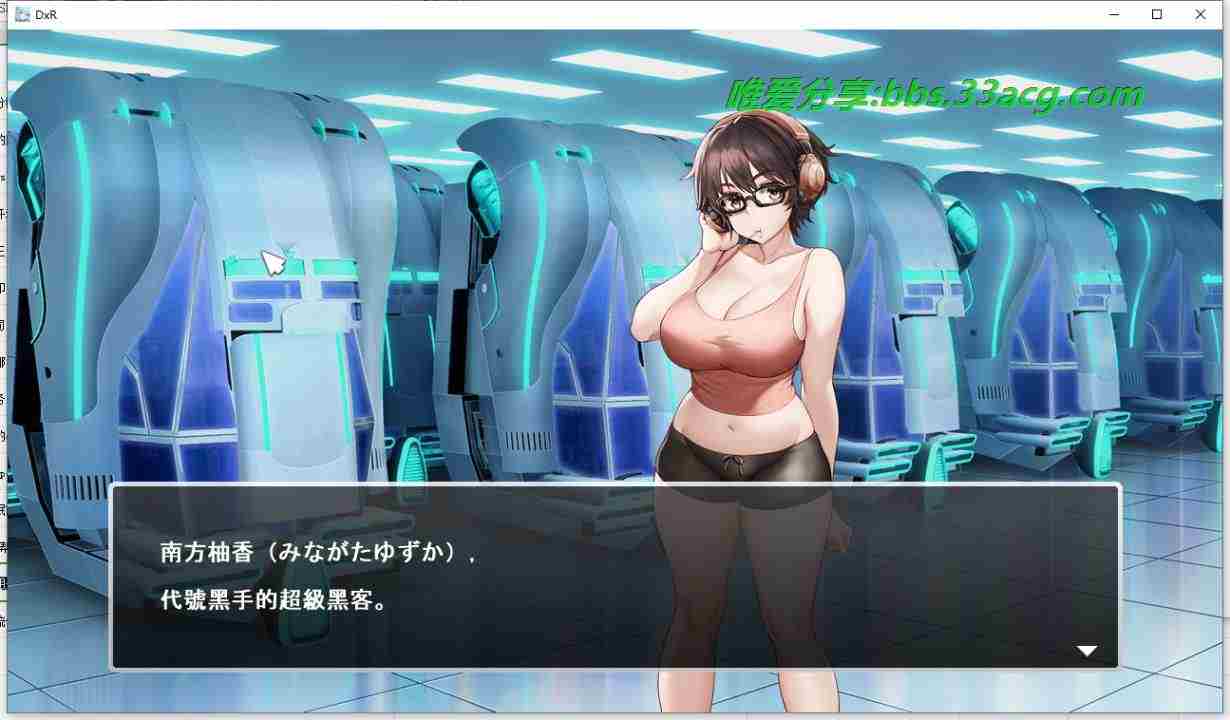Close the DxR game window
1230x720 pixels.
1200,15
